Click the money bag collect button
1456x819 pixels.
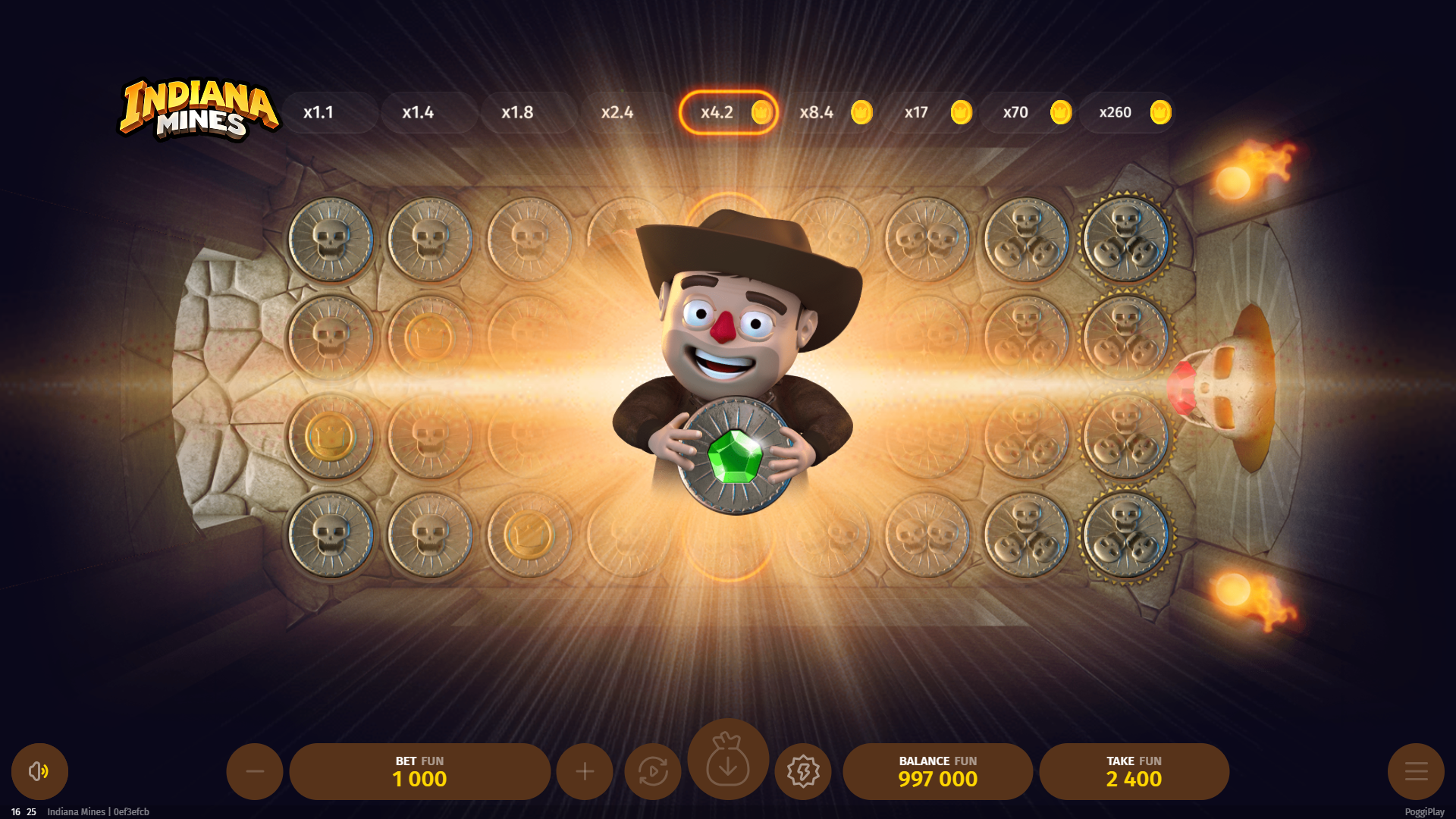pos(728,759)
